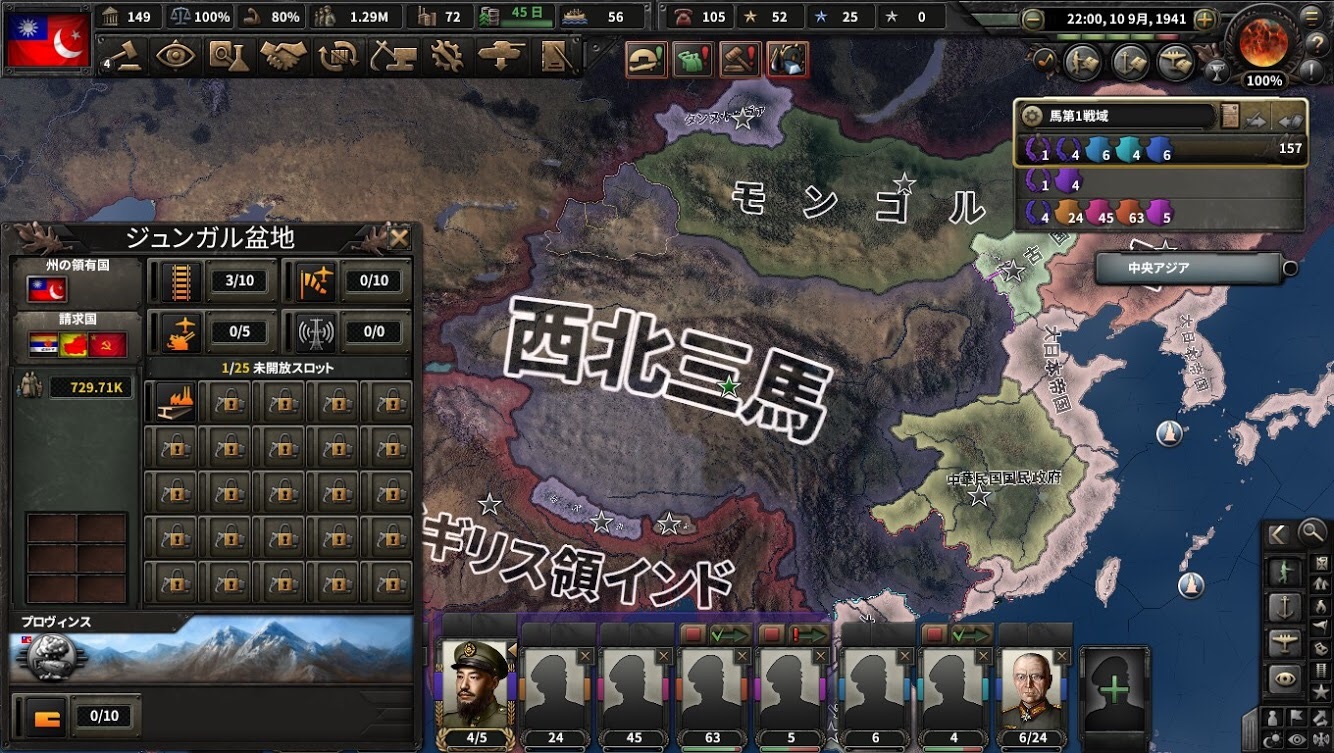Open the intelligence eye icon in the toolbar
This screenshot has height=753, width=1334.
tap(176, 55)
